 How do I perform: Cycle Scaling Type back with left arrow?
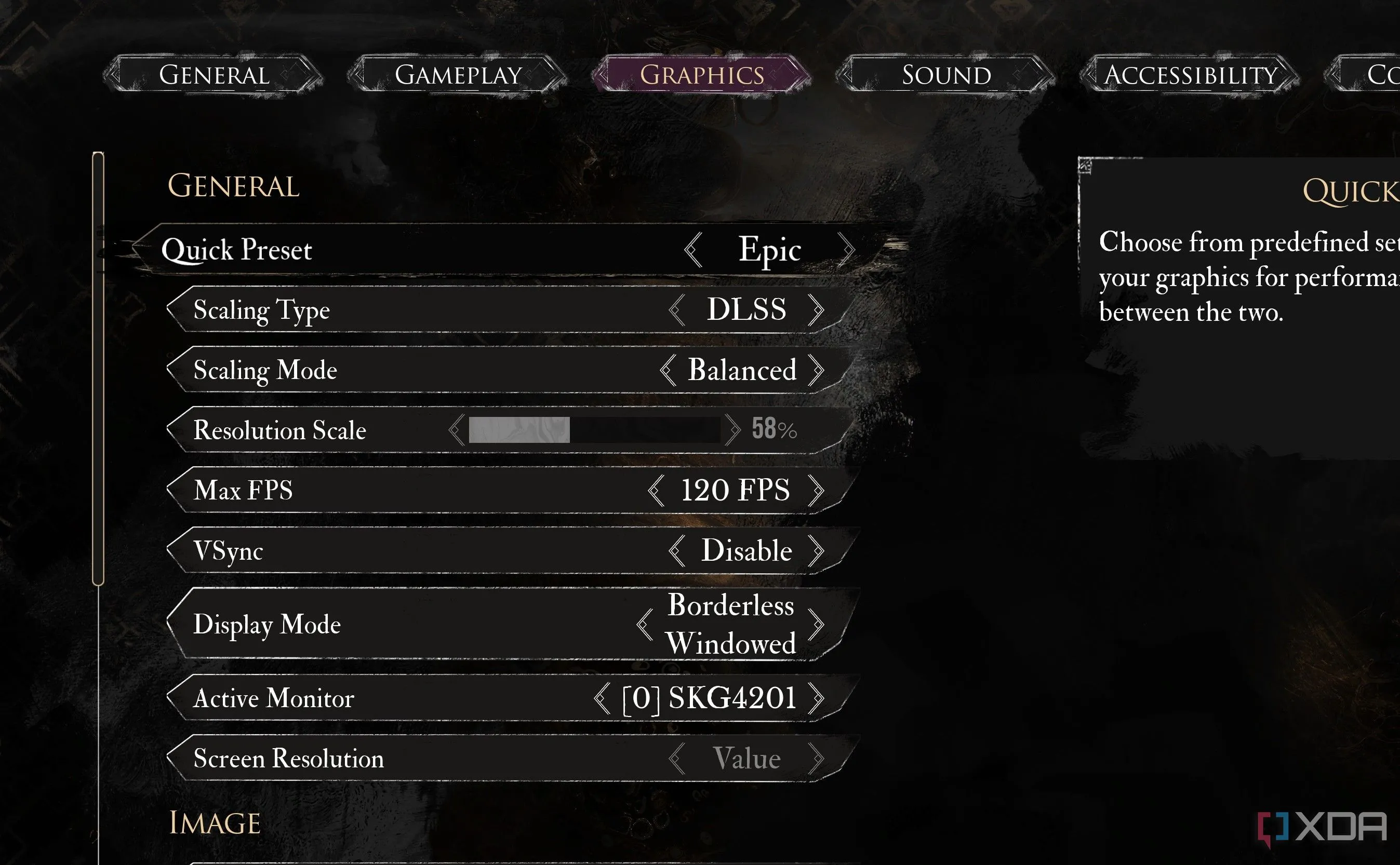[677, 309]
